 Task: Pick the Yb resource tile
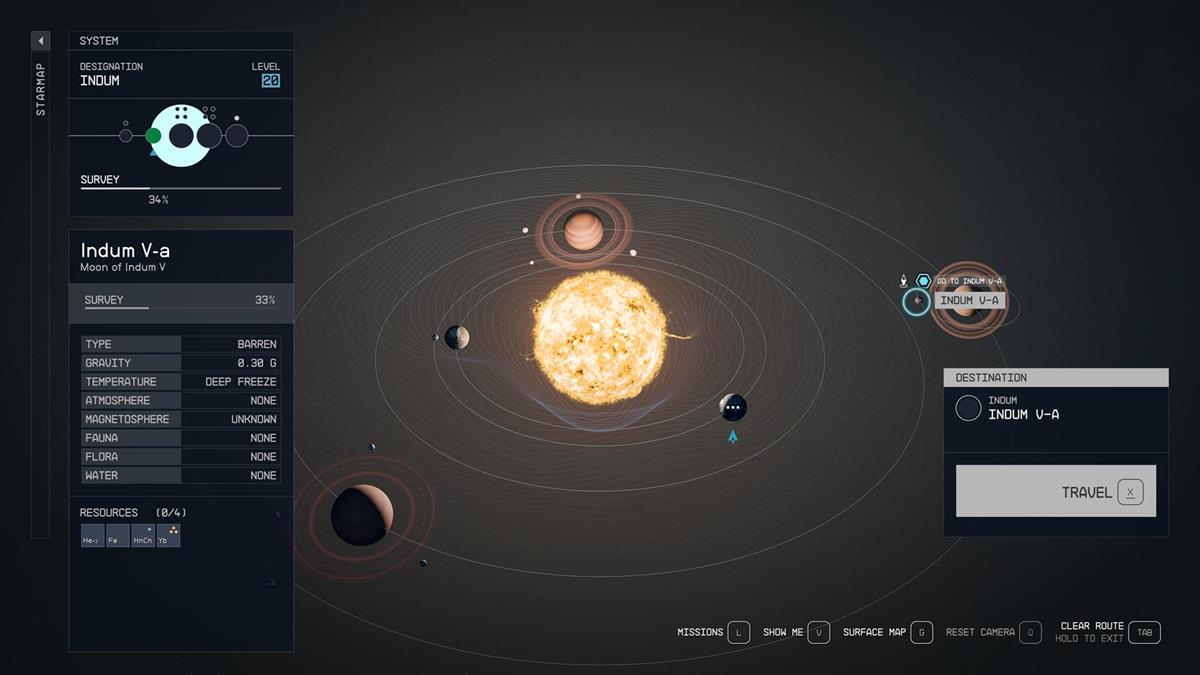(169, 536)
